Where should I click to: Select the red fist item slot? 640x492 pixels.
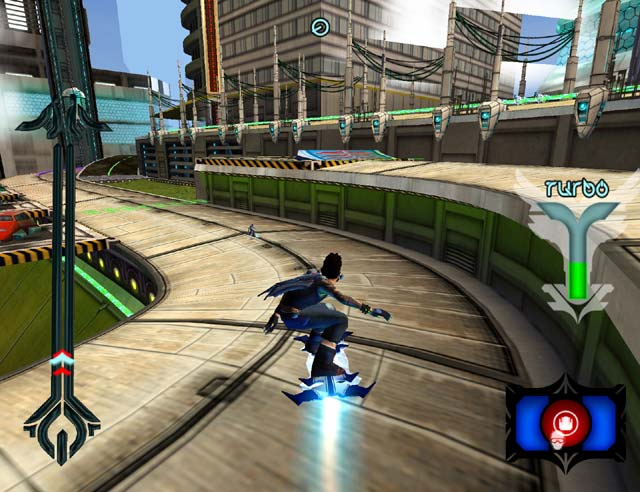pyautogui.click(x=565, y=421)
